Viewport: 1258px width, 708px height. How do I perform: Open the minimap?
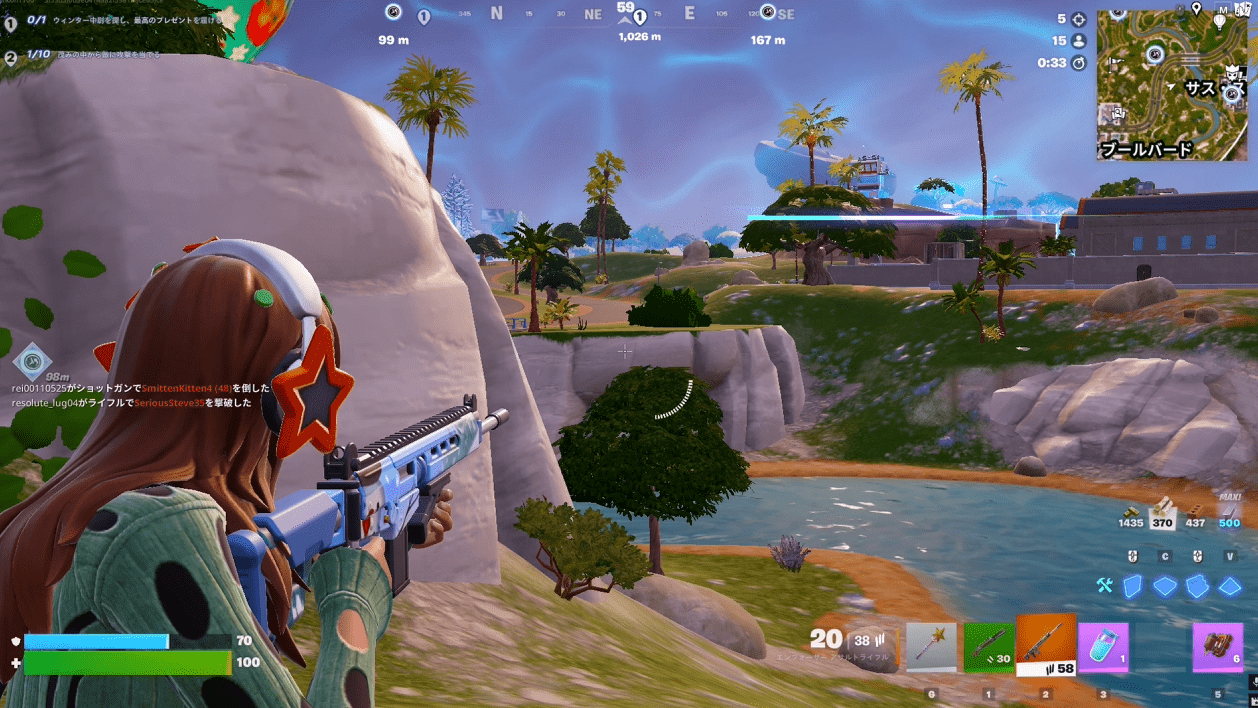tap(1171, 85)
